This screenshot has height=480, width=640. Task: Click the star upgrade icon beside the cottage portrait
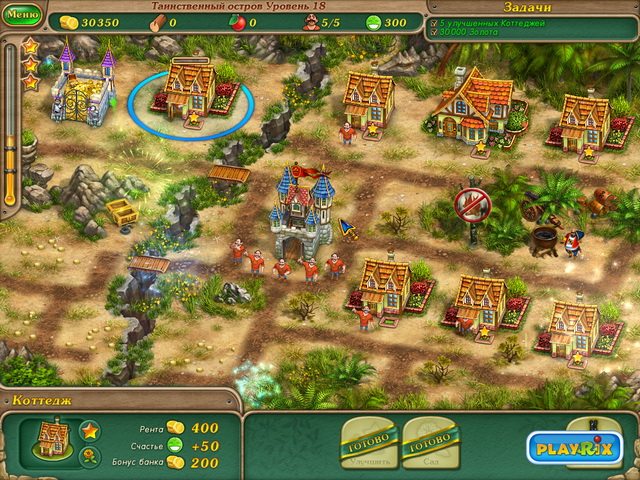[89, 431]
